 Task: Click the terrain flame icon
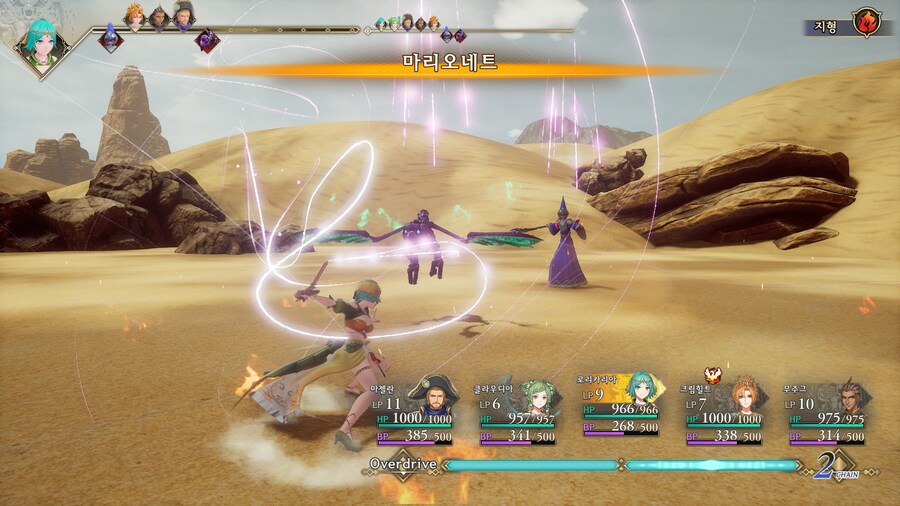[866, 22]
